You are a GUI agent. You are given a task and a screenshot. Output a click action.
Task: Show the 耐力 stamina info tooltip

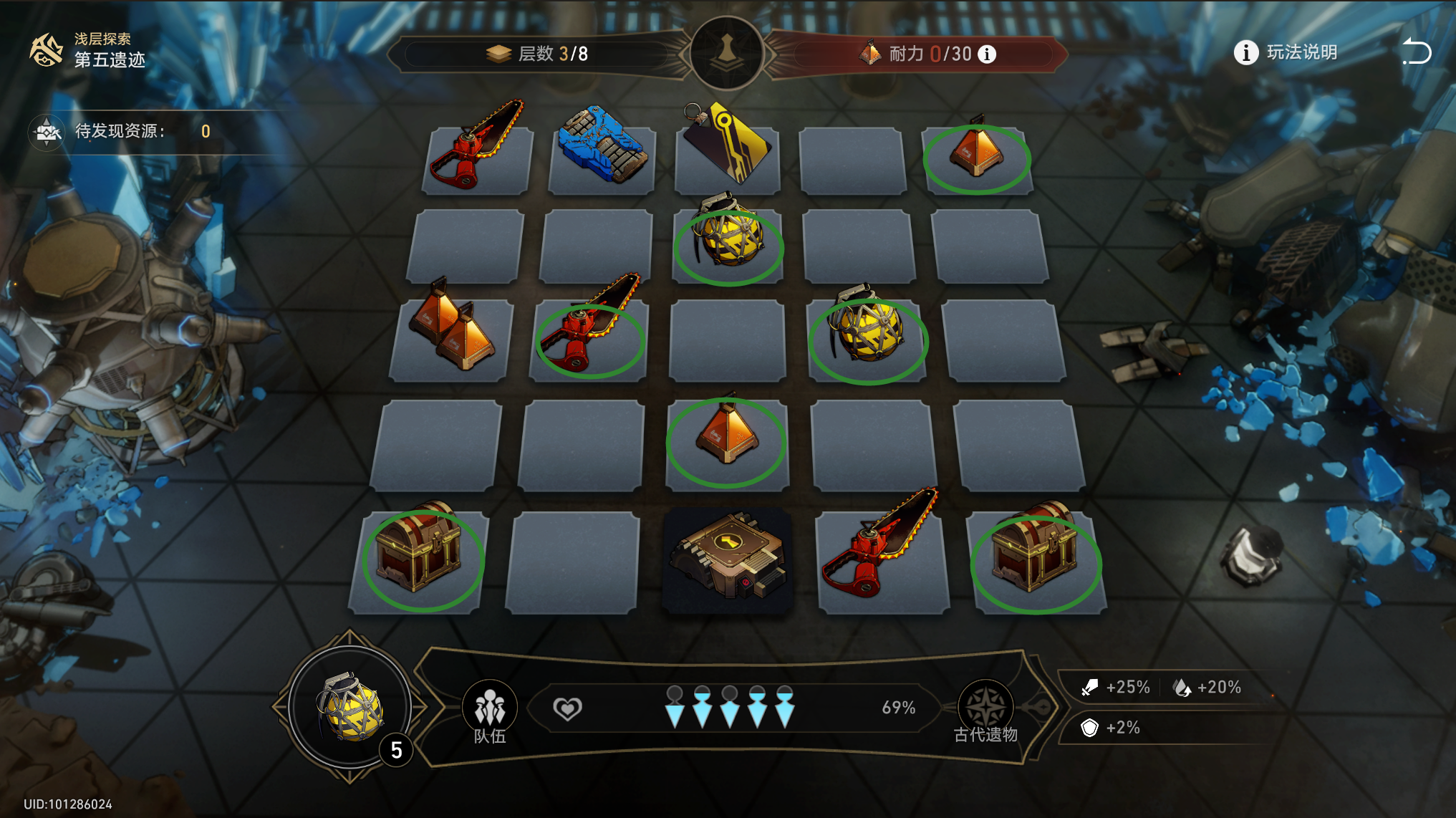point(987,54)
